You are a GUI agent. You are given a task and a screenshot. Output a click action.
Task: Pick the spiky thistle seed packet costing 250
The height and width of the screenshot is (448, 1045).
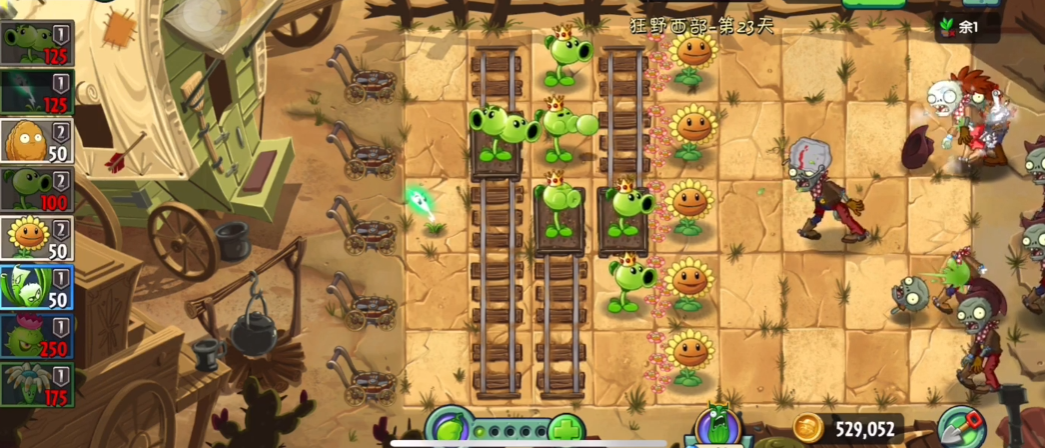pos(37,336)
